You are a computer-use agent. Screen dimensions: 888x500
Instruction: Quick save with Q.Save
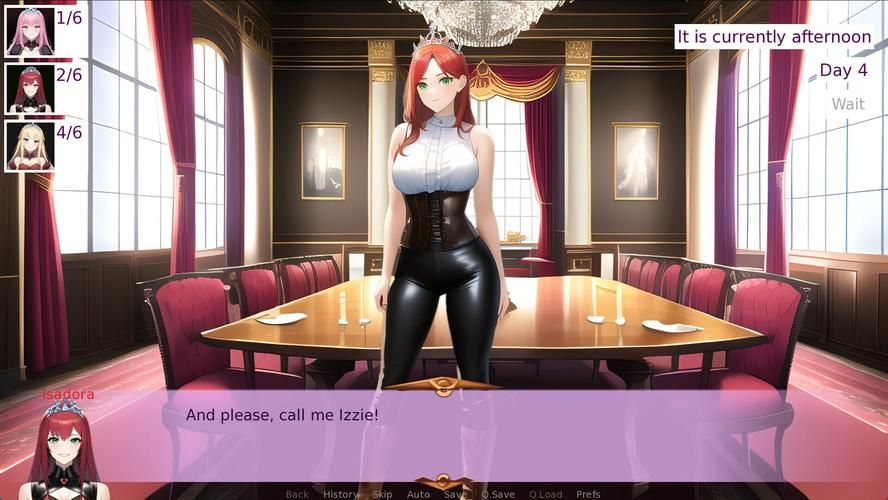coord(498,494)
